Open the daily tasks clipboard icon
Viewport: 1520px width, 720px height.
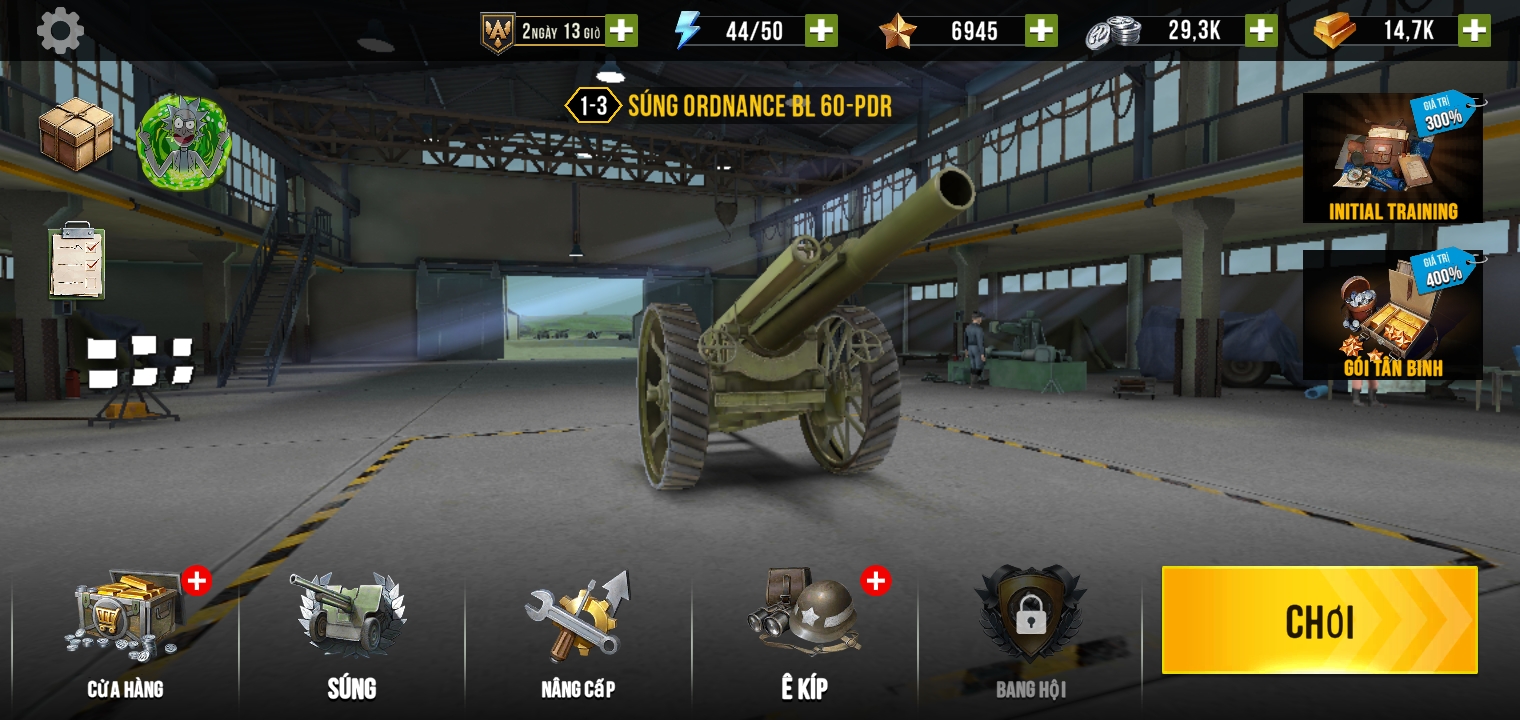click(x=75, y=263)
